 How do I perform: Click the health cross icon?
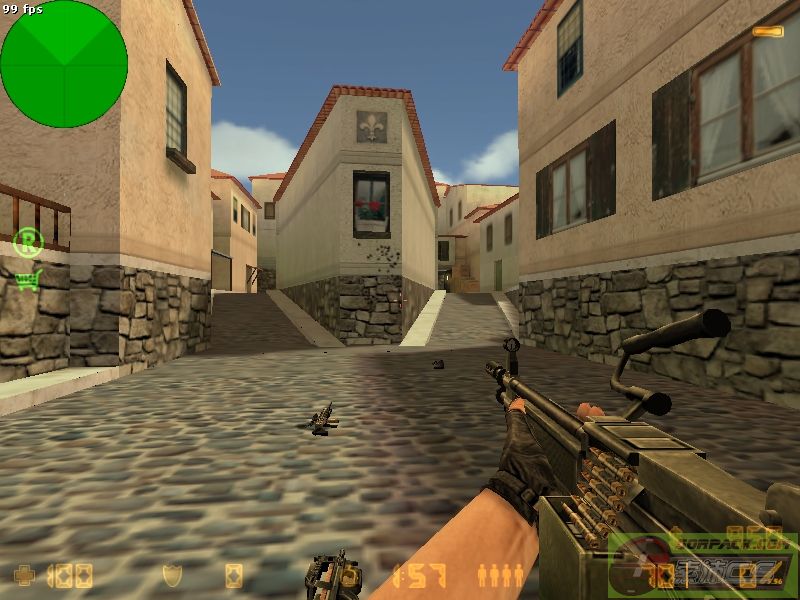coord(24,575)
